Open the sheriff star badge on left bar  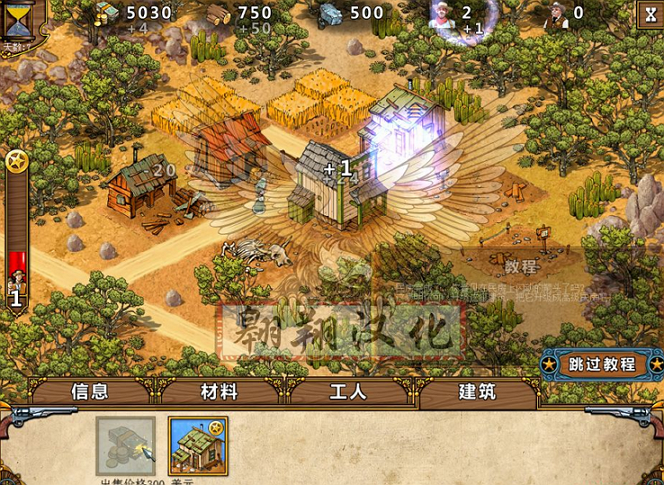(x=16, y=160)
